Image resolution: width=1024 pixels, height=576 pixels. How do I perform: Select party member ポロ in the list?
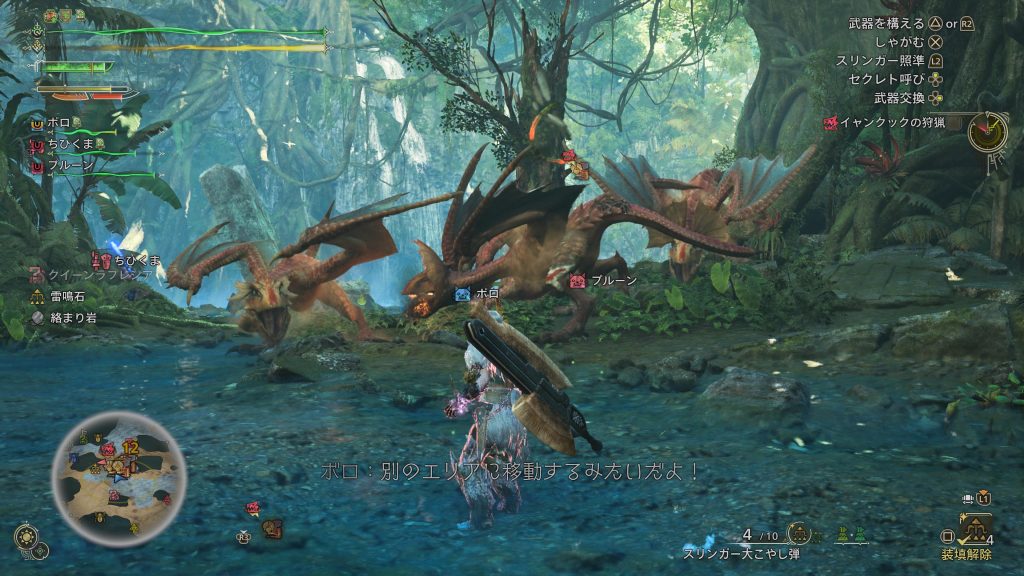[x=58, y=123]
